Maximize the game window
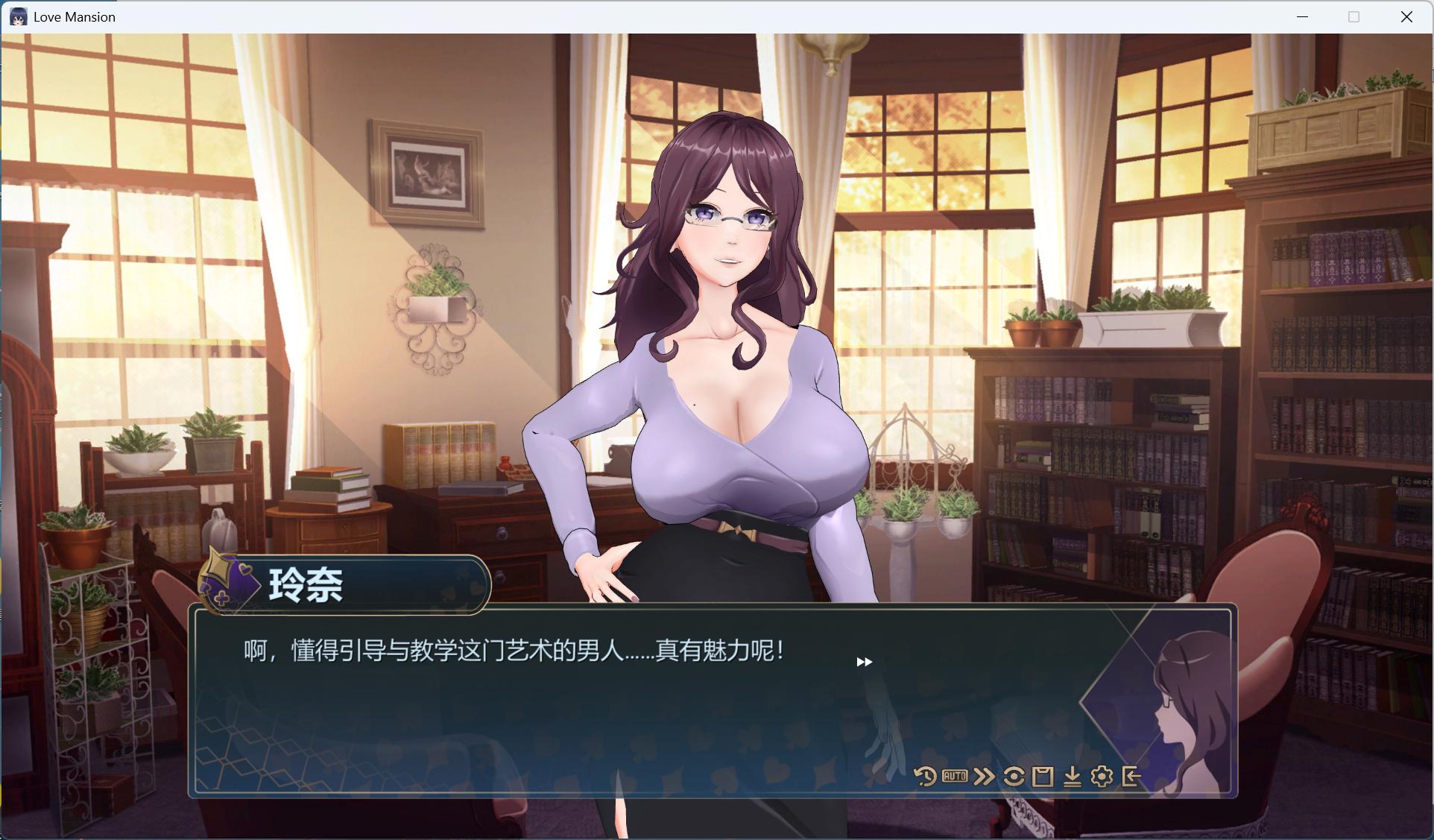This screenshot has height=840, width=1434. (x=1354, y=16)
